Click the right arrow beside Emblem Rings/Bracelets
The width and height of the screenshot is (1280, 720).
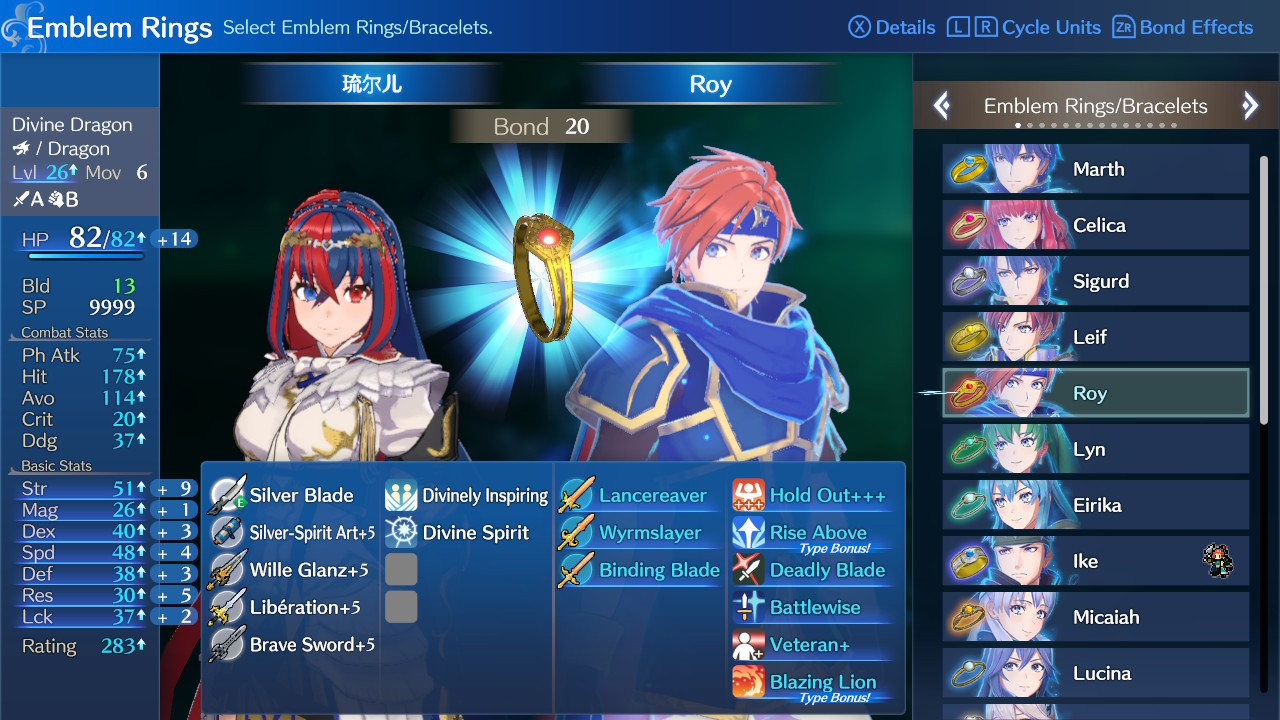(1251, 105)
